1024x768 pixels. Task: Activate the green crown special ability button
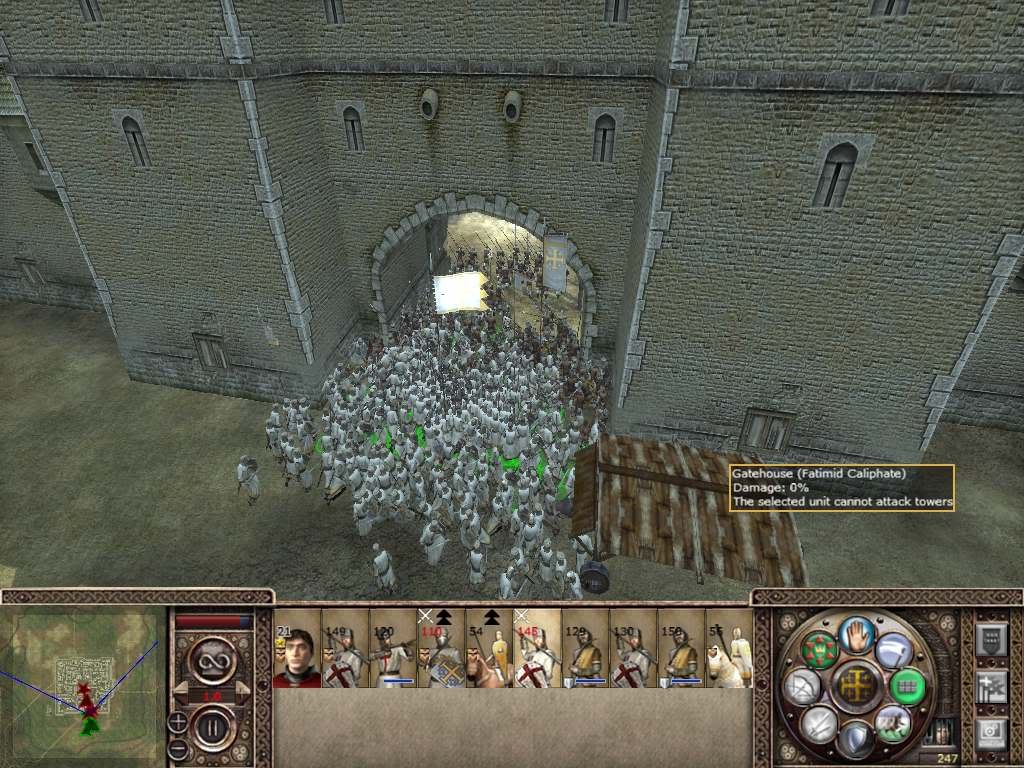[x=819, y=650]
